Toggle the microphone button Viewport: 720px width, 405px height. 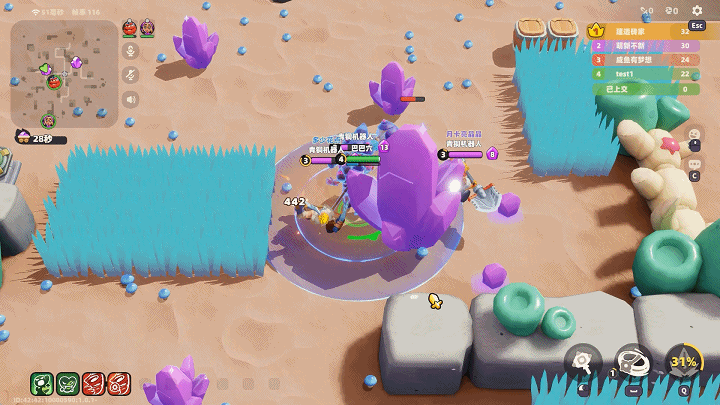(130, 51)
